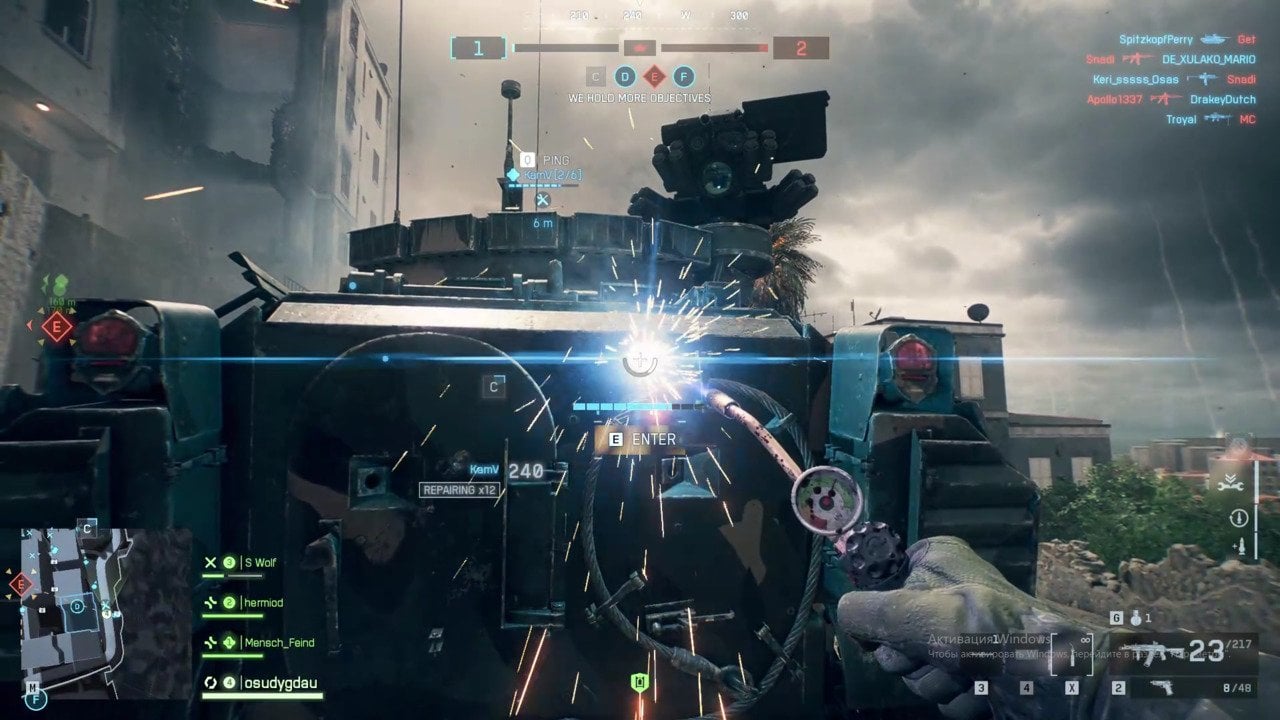1280x720 pixels.
Task: Click the D capture zone on the minimap
Action: pos(76,606)
